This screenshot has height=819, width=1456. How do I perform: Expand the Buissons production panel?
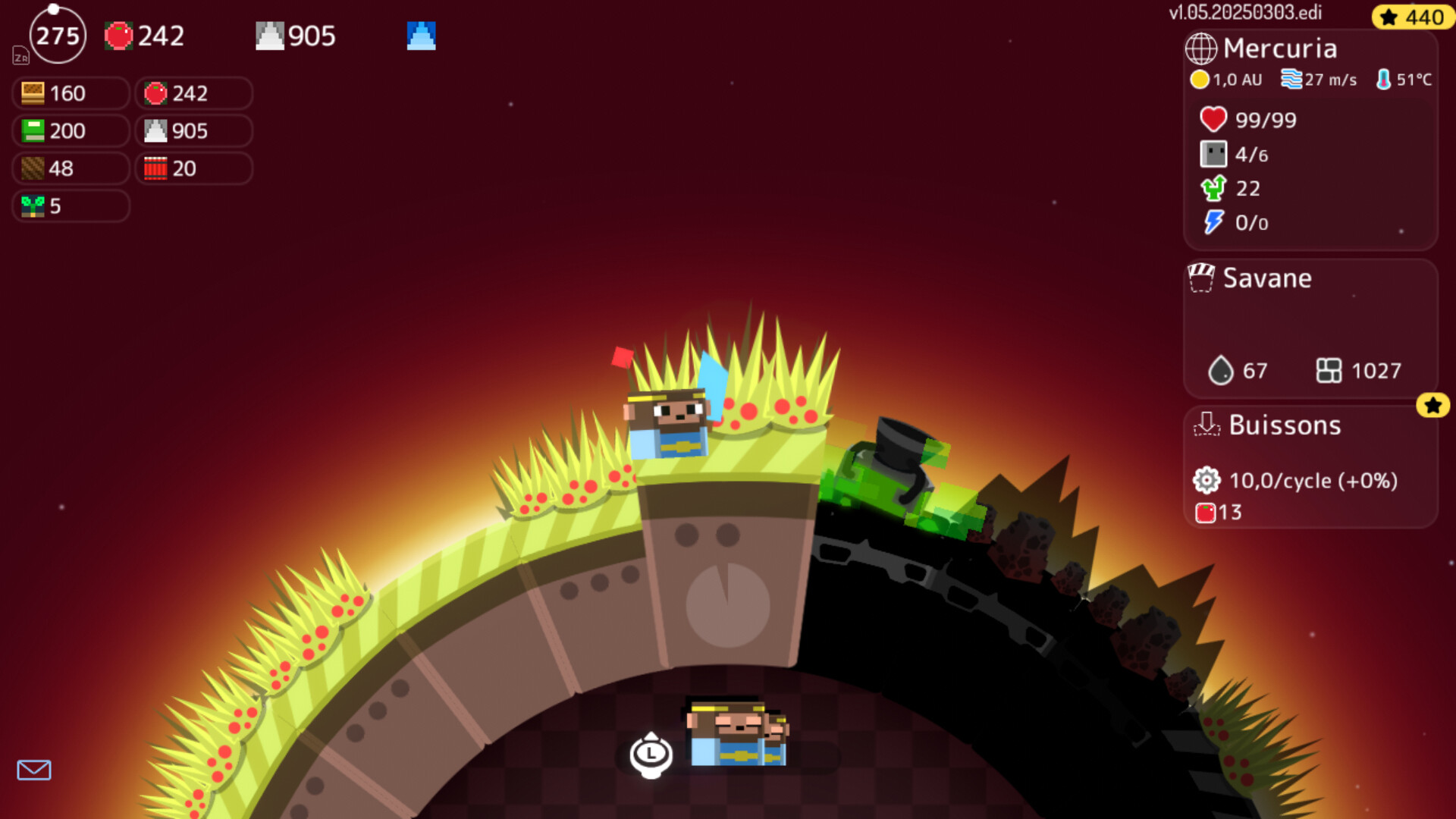(1284, 425)
